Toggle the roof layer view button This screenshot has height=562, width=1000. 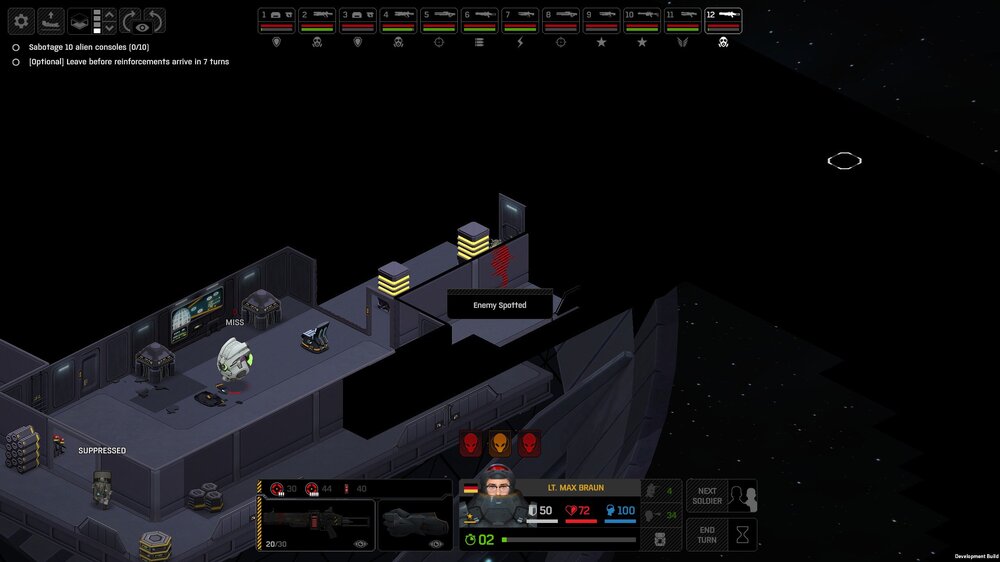point(80,21)
